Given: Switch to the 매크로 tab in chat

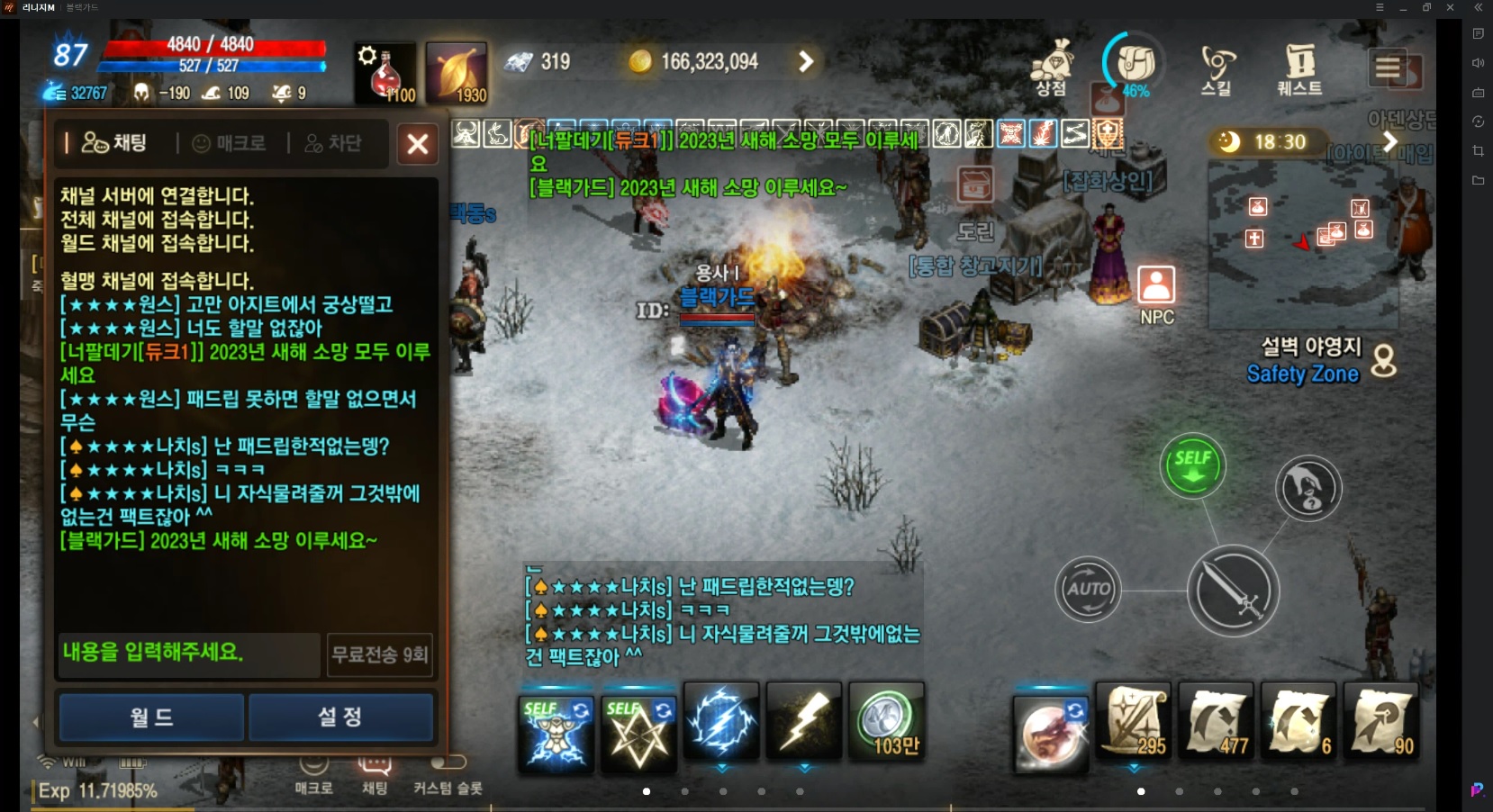Looking at the screenshot, I should pyautogui.click(x=231, y=143).
